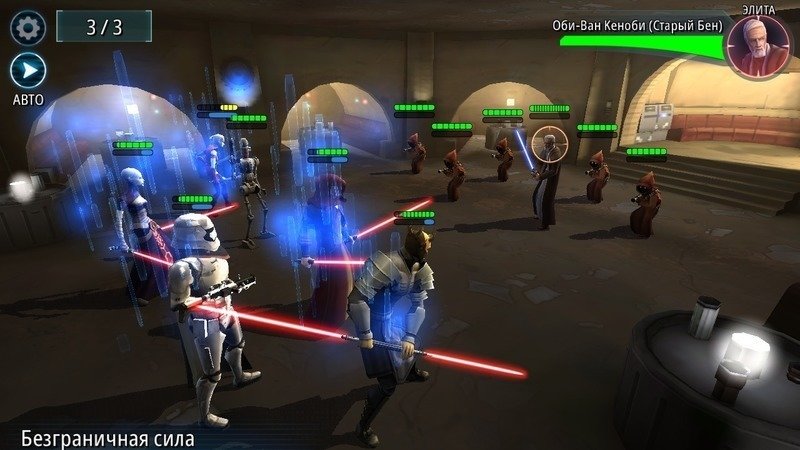This screenshot has height=450, width=800.
Task: Toggle the Авто auto-battle button
Action: point(27,70)
